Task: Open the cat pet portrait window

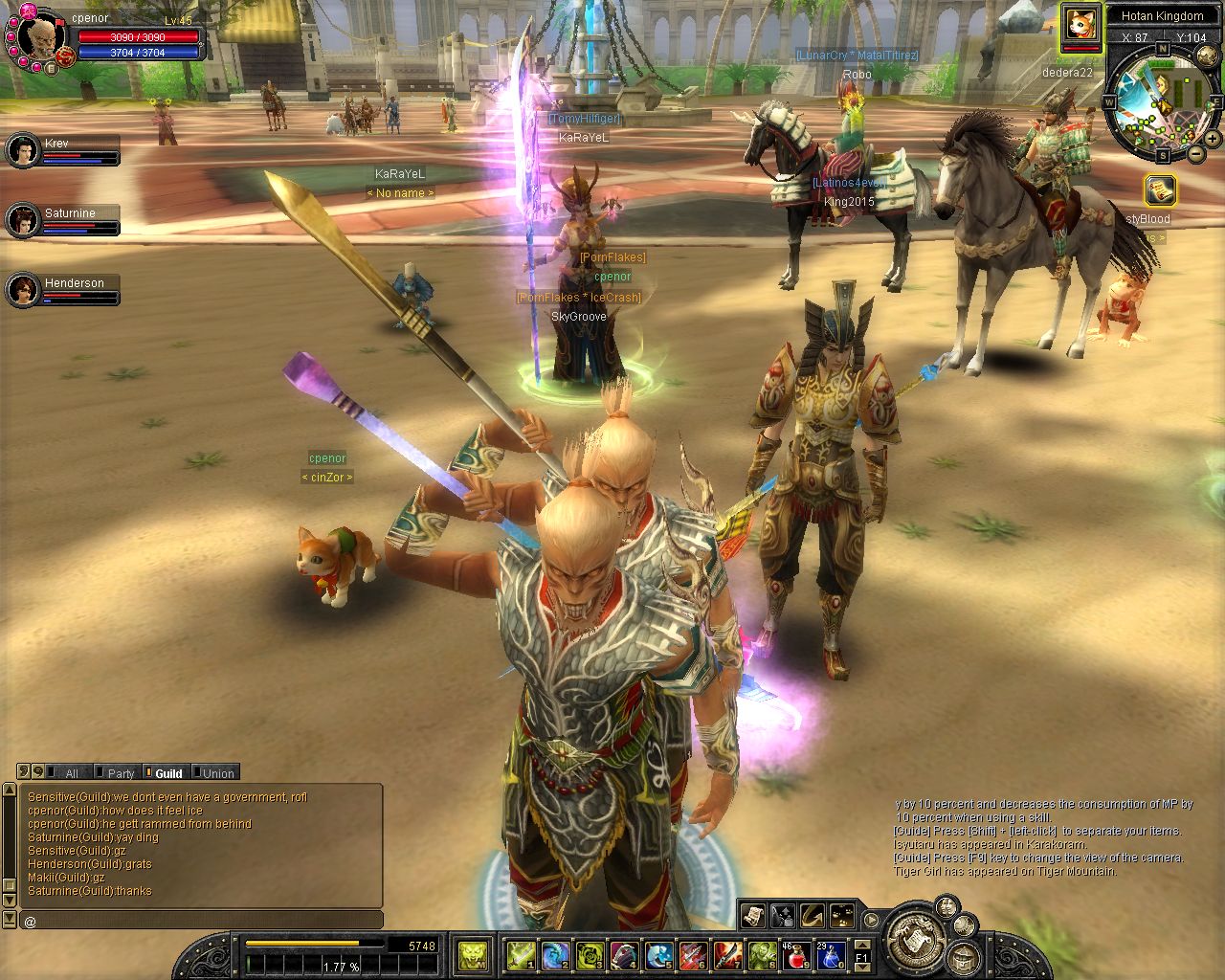Action: pyautogui.click(x=1080, y=25)
